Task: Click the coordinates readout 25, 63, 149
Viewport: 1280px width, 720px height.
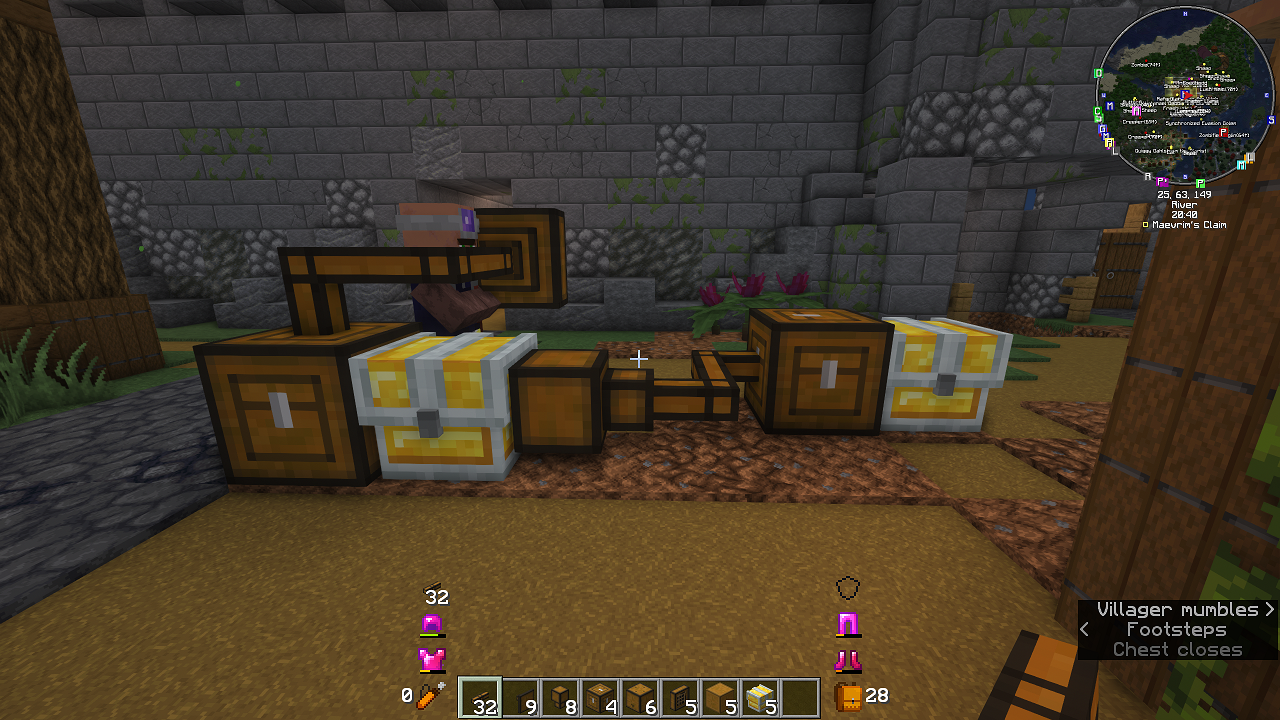Action: click(x=1185, y=193)
